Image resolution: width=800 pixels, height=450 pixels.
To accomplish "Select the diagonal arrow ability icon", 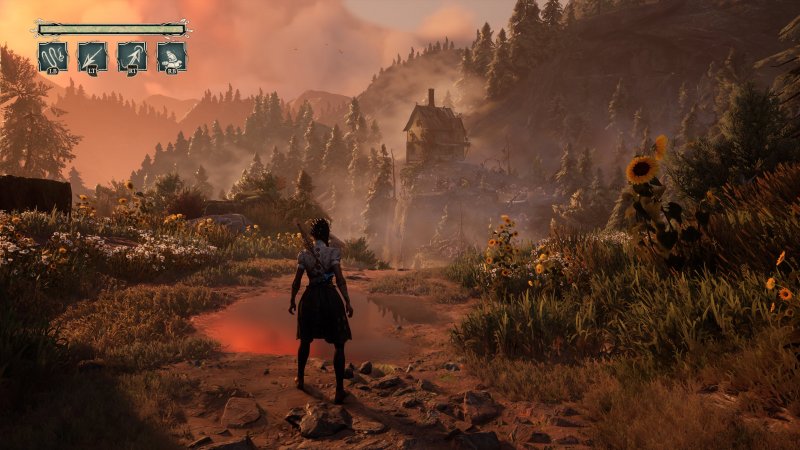I will [x=92, y=56].
